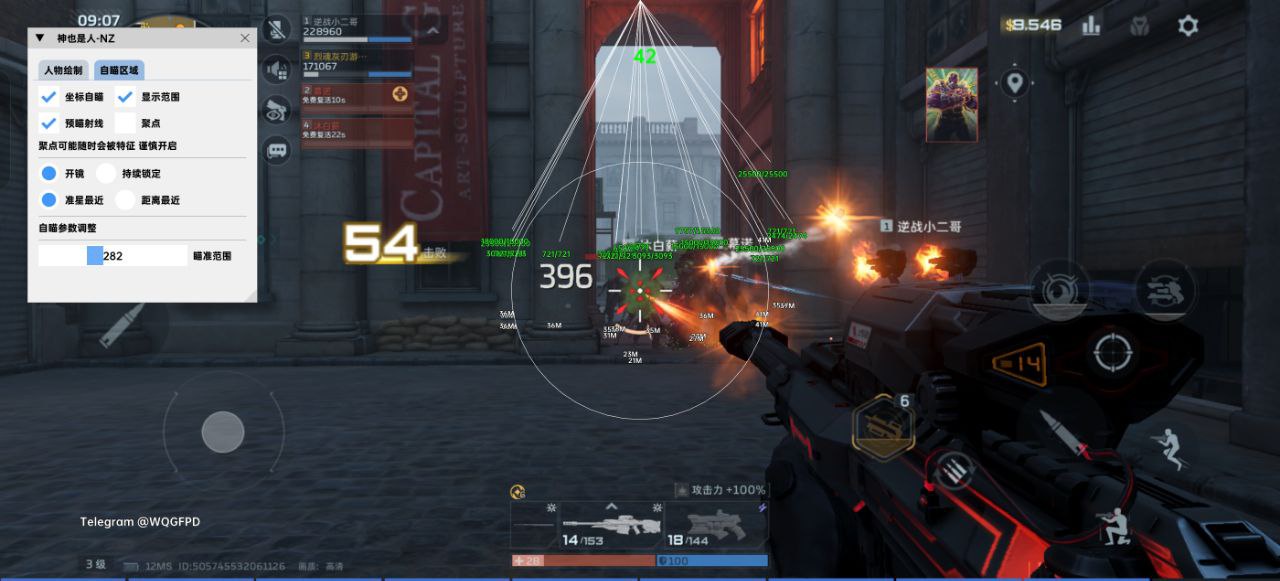Show the bar chart scoreboard

coord(1091,26)
